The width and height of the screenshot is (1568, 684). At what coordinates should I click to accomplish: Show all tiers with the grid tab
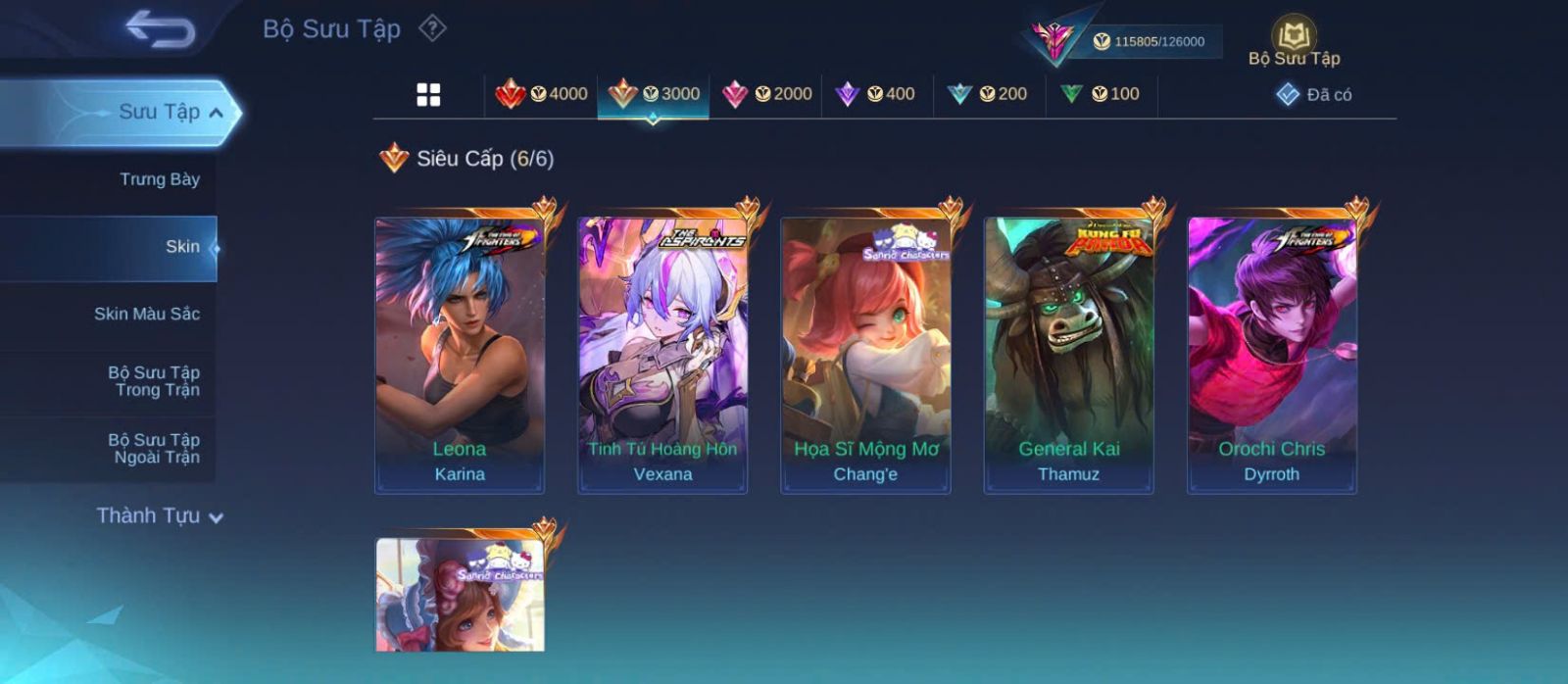pos(428,95)
